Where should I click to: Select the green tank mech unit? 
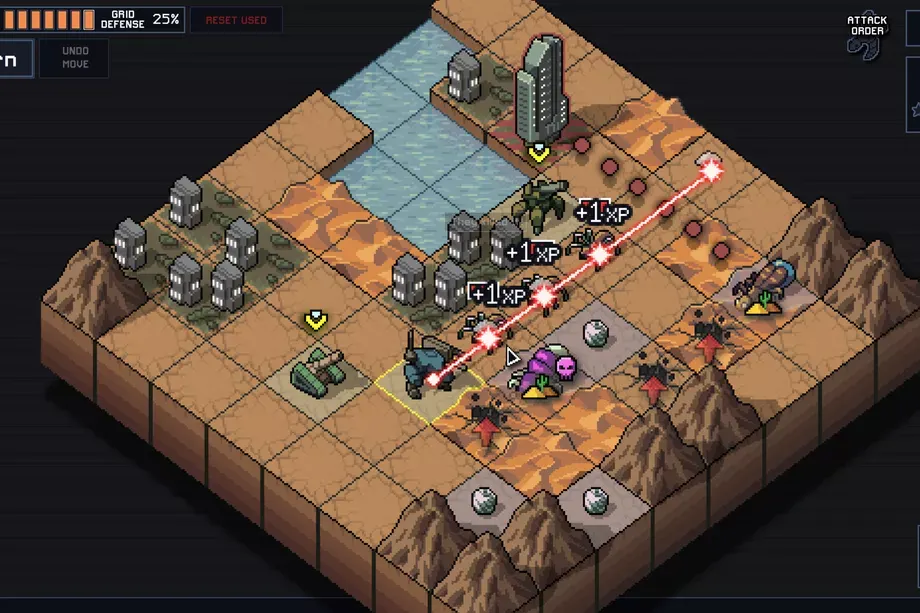[x=317, y=370]
